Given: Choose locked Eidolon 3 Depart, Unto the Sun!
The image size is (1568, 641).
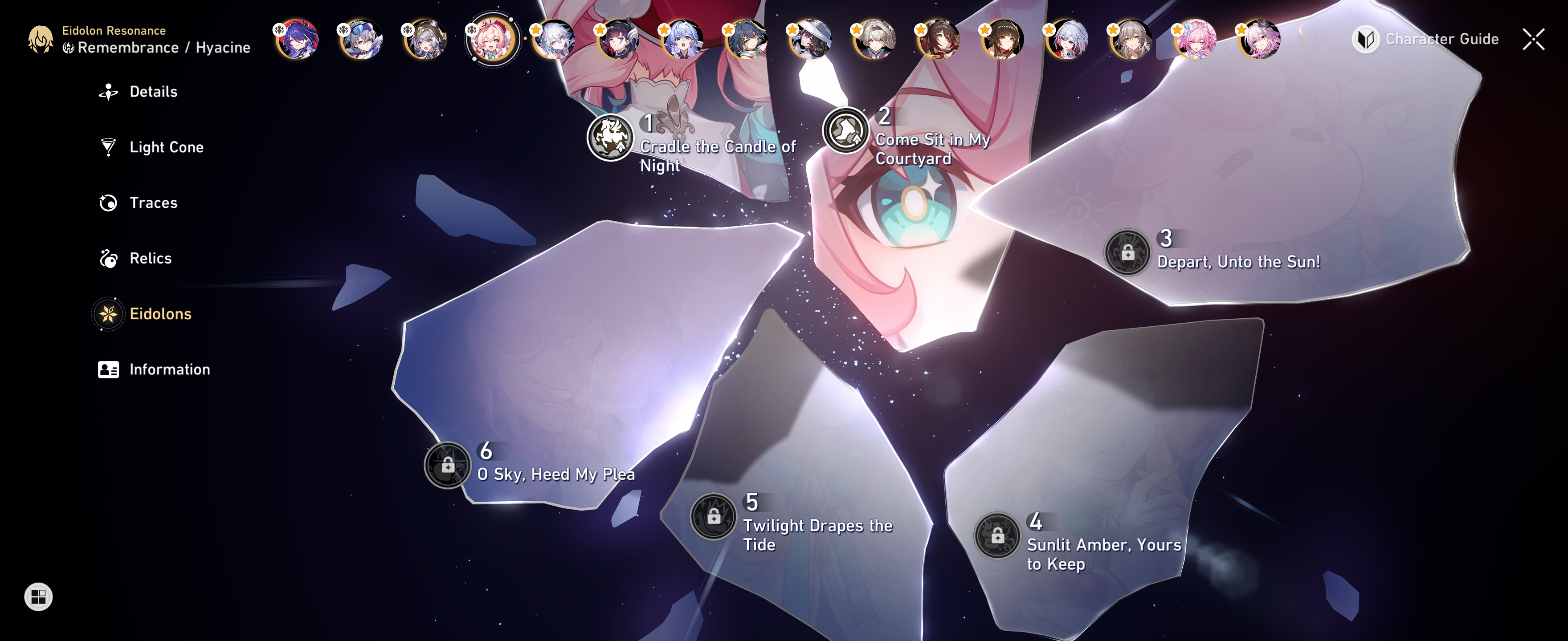Looking at the screenshot, I should pos(1127,252).
